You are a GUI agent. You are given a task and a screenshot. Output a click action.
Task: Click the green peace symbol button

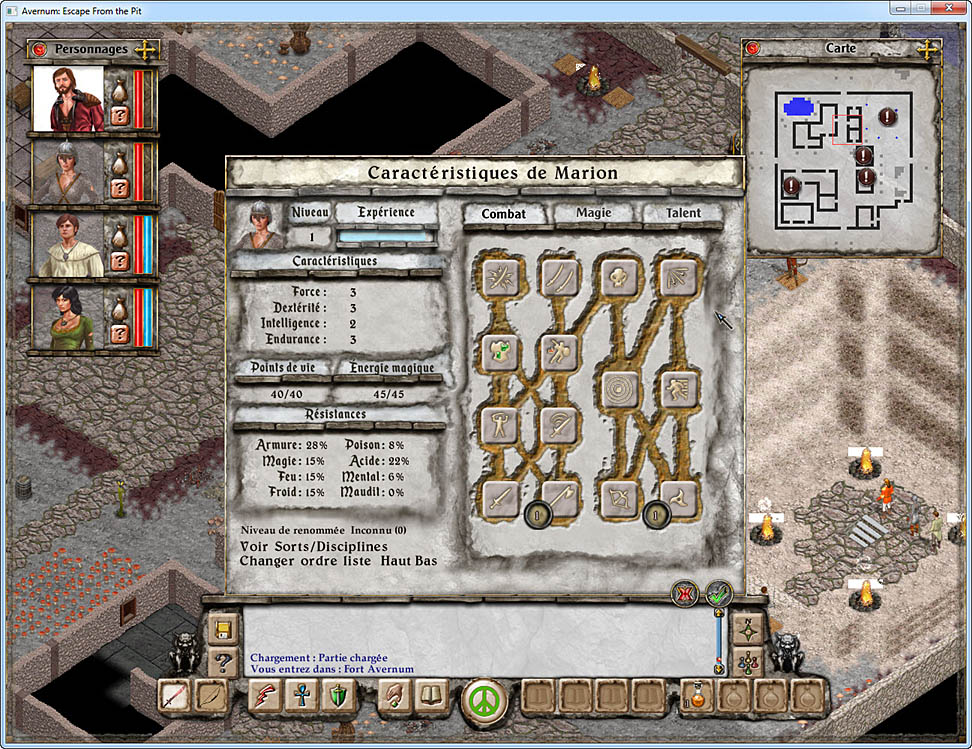pos(485,696)
